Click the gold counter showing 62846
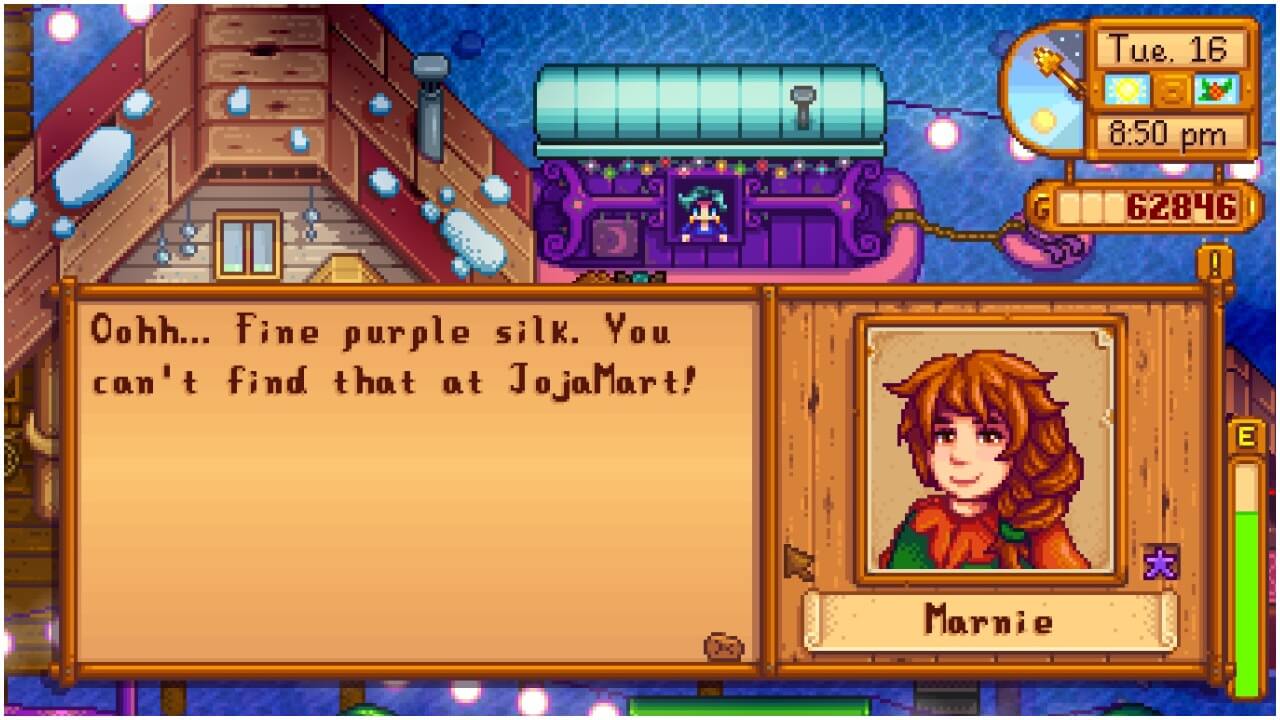This screenshot has height=720, width=1280. point(1180,203)
